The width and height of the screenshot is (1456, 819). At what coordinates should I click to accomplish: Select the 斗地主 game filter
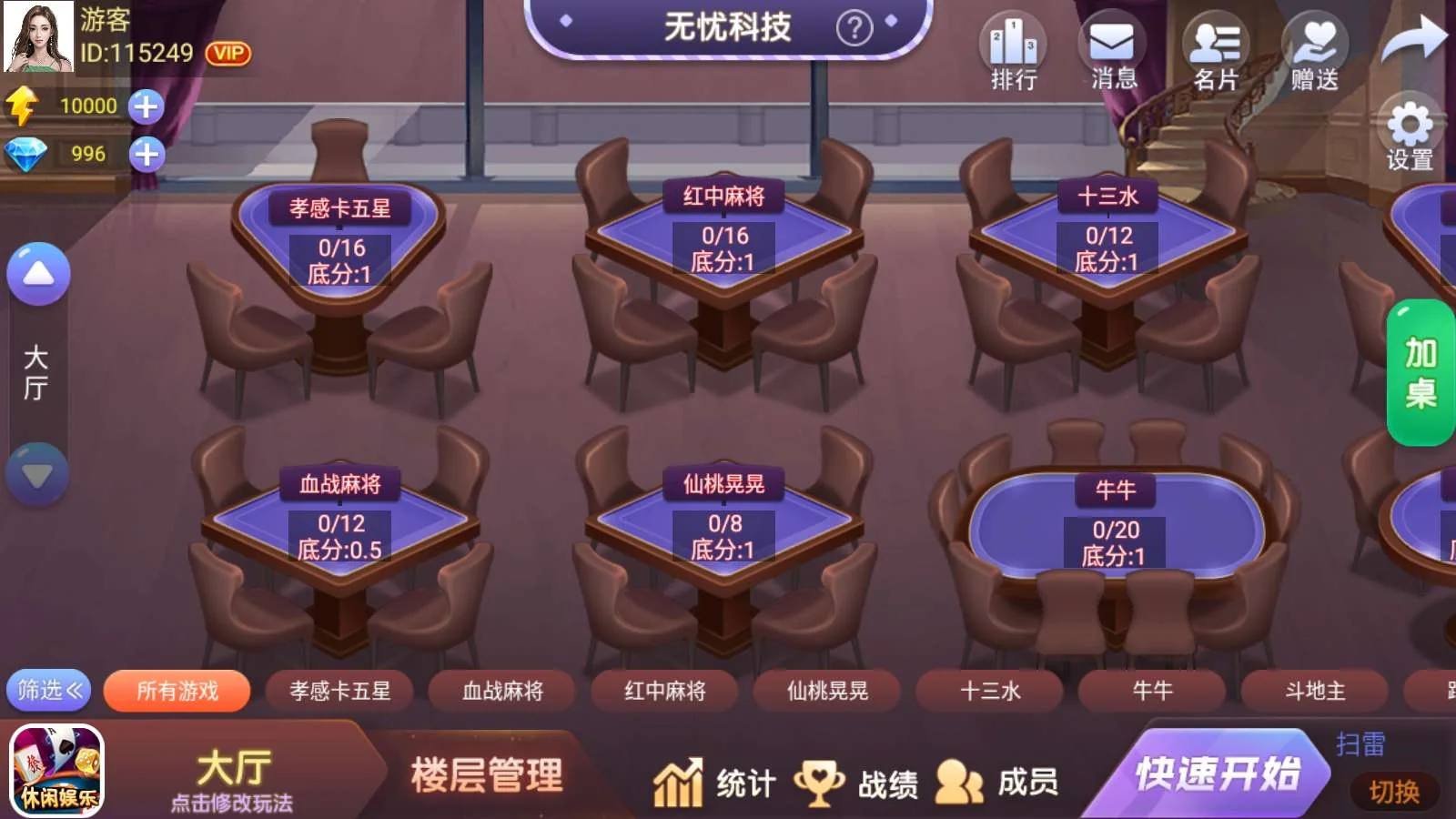[1312, 692]
